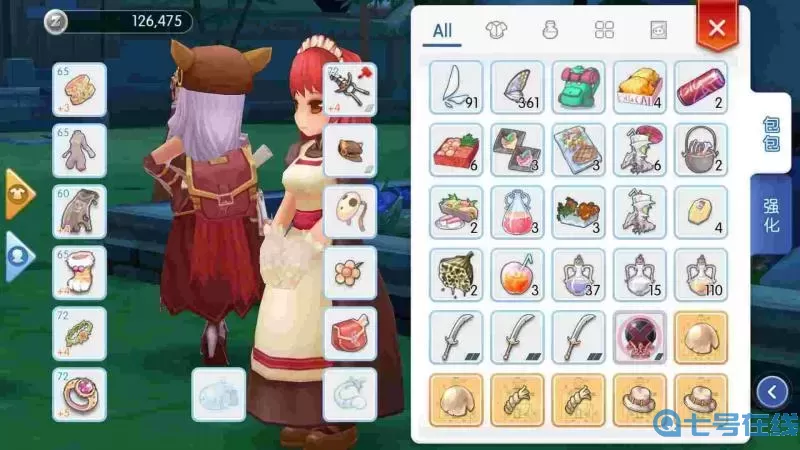The image size is (800, 450).
Task: Select the four-squares category tab
Action: pyautogui.click(x=604, y=30)
